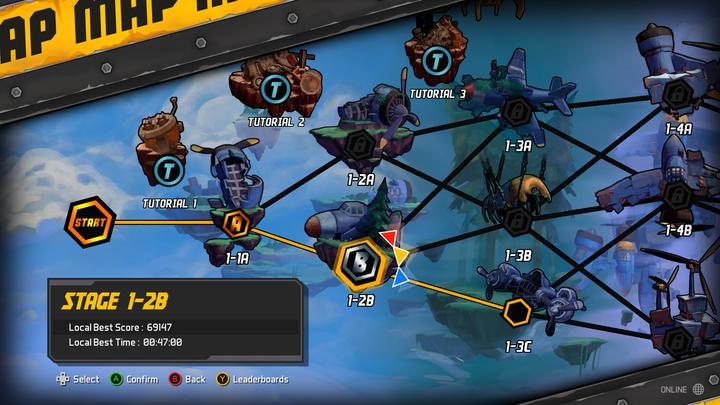Open the Tutorial 2 stage marker
720x405 pixels.
pos(274,90)
